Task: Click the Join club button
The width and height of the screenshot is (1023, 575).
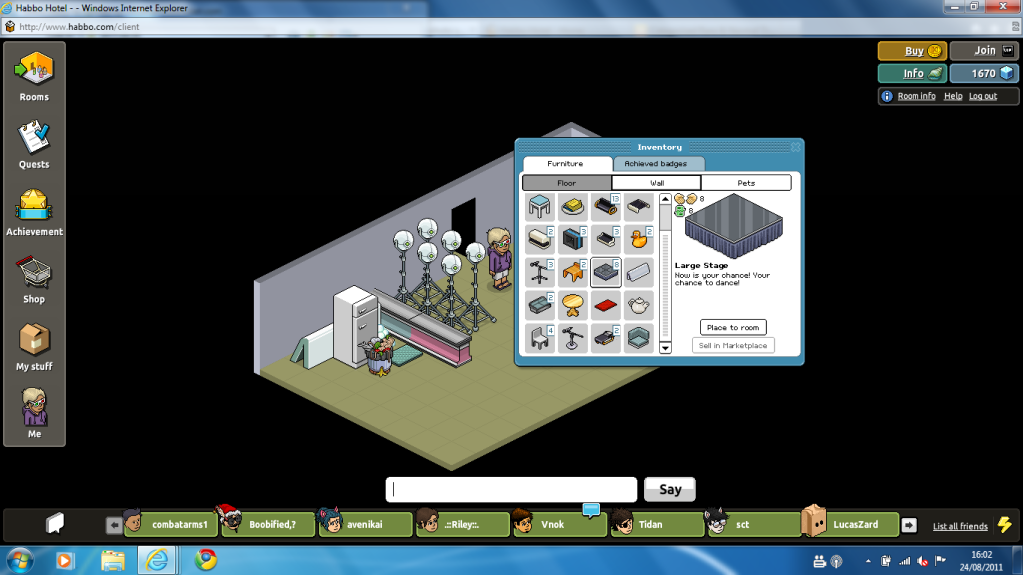Action: pyautogui.click(x=985, y=51)
